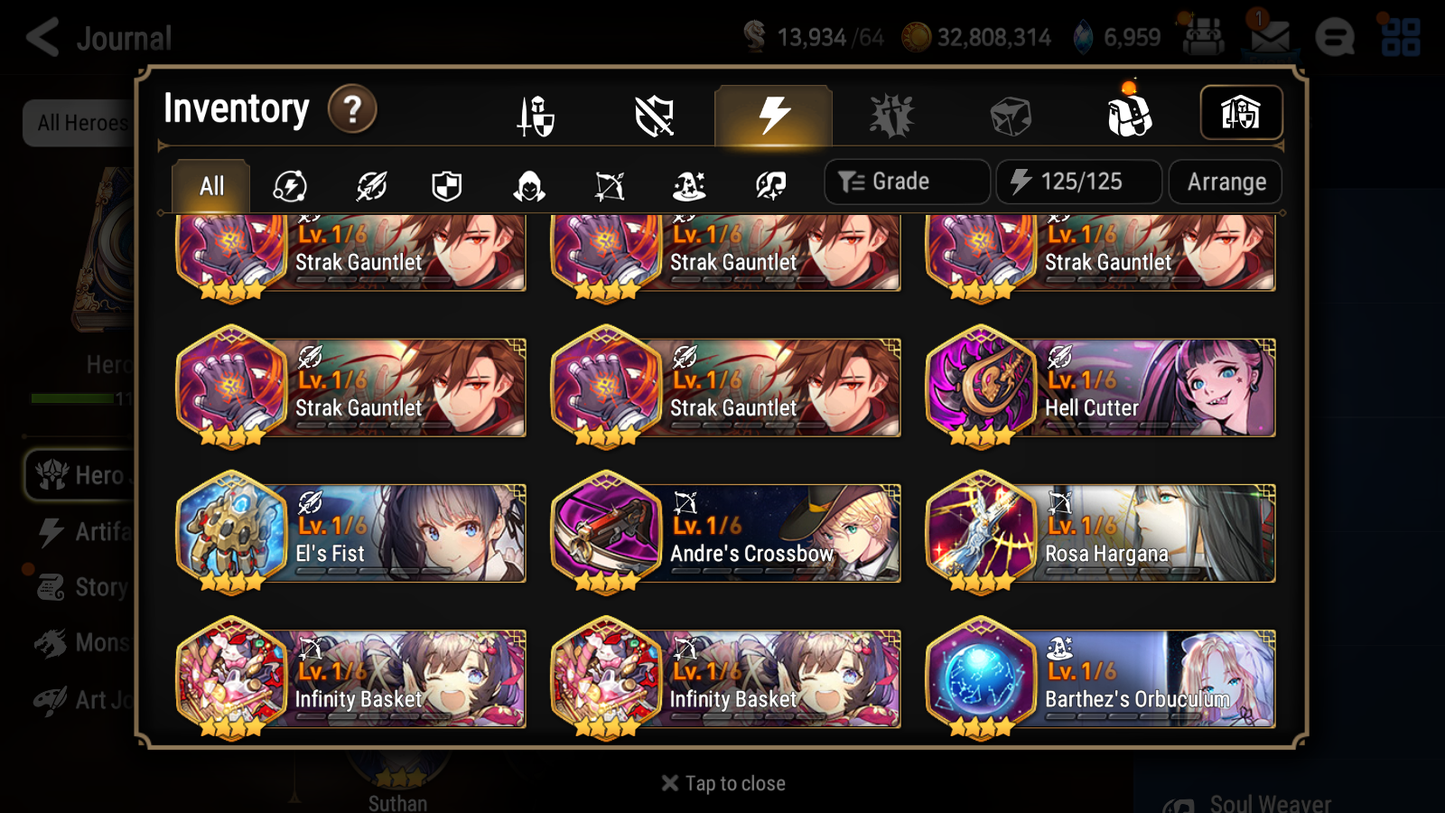The height and width of the screenshot is (813, 1445).
Task: Open the Grade filter dropdown
Action: pyautogui.click(x=906, y=182)
